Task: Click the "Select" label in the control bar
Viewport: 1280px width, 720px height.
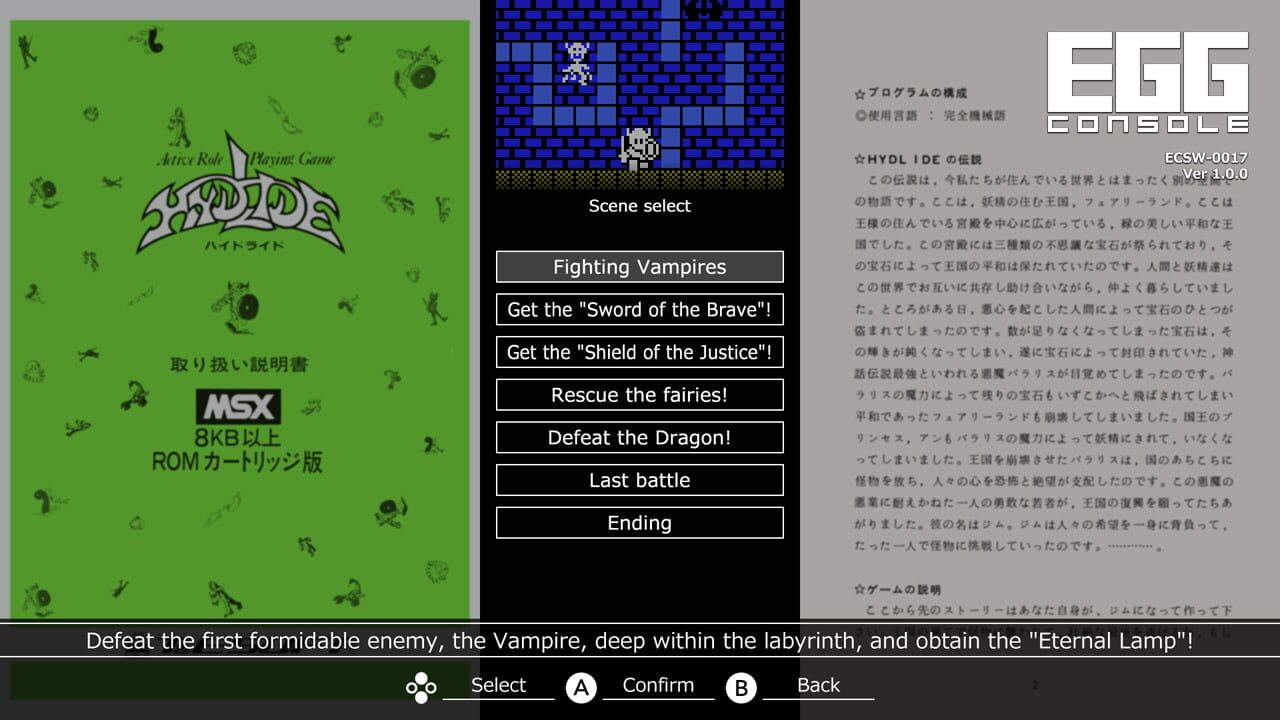Action: pos(497,685)
